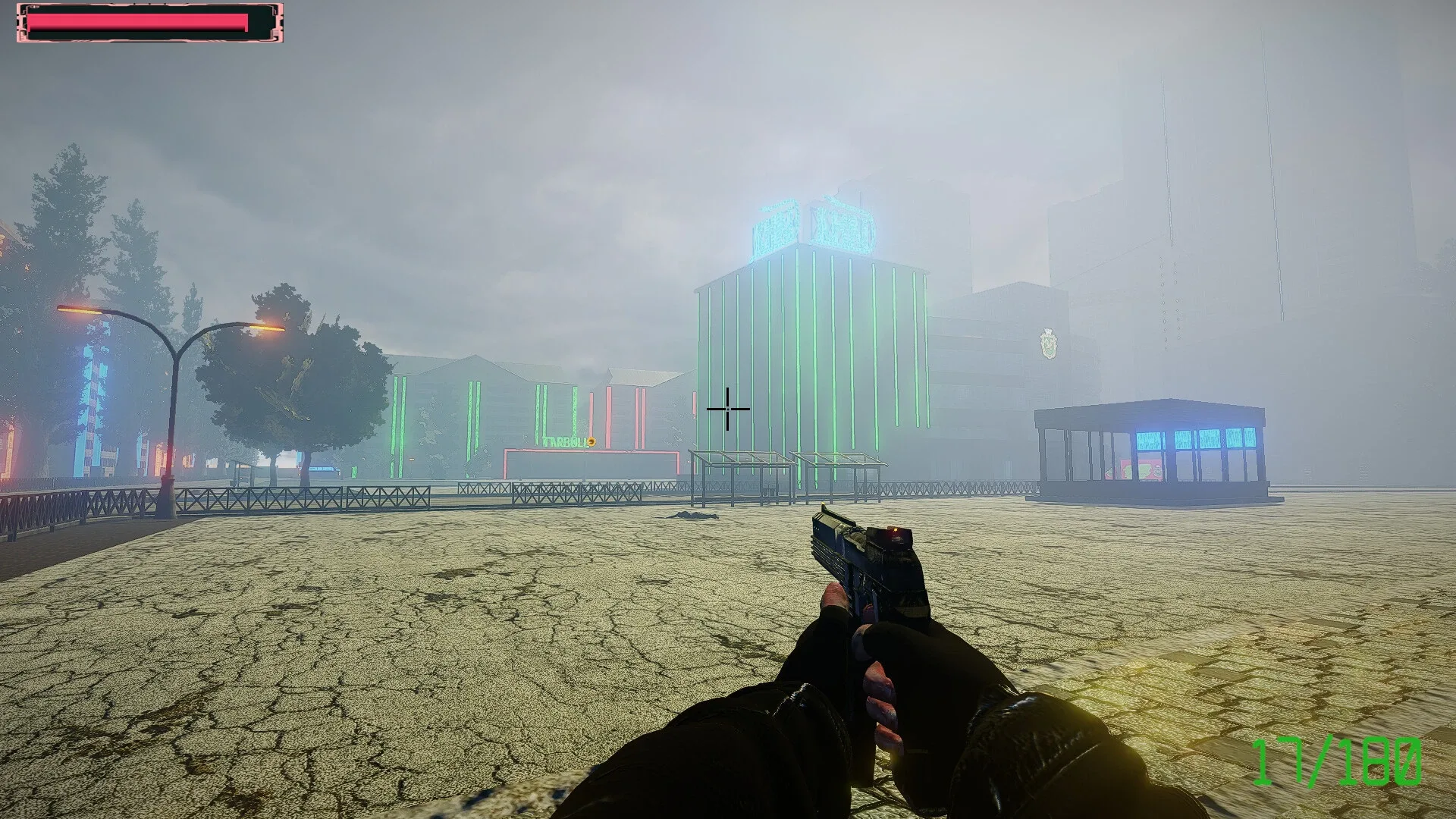Click the red health bar fill
The height and width of the screenshot is (819, 1456).
click(136, 20)
